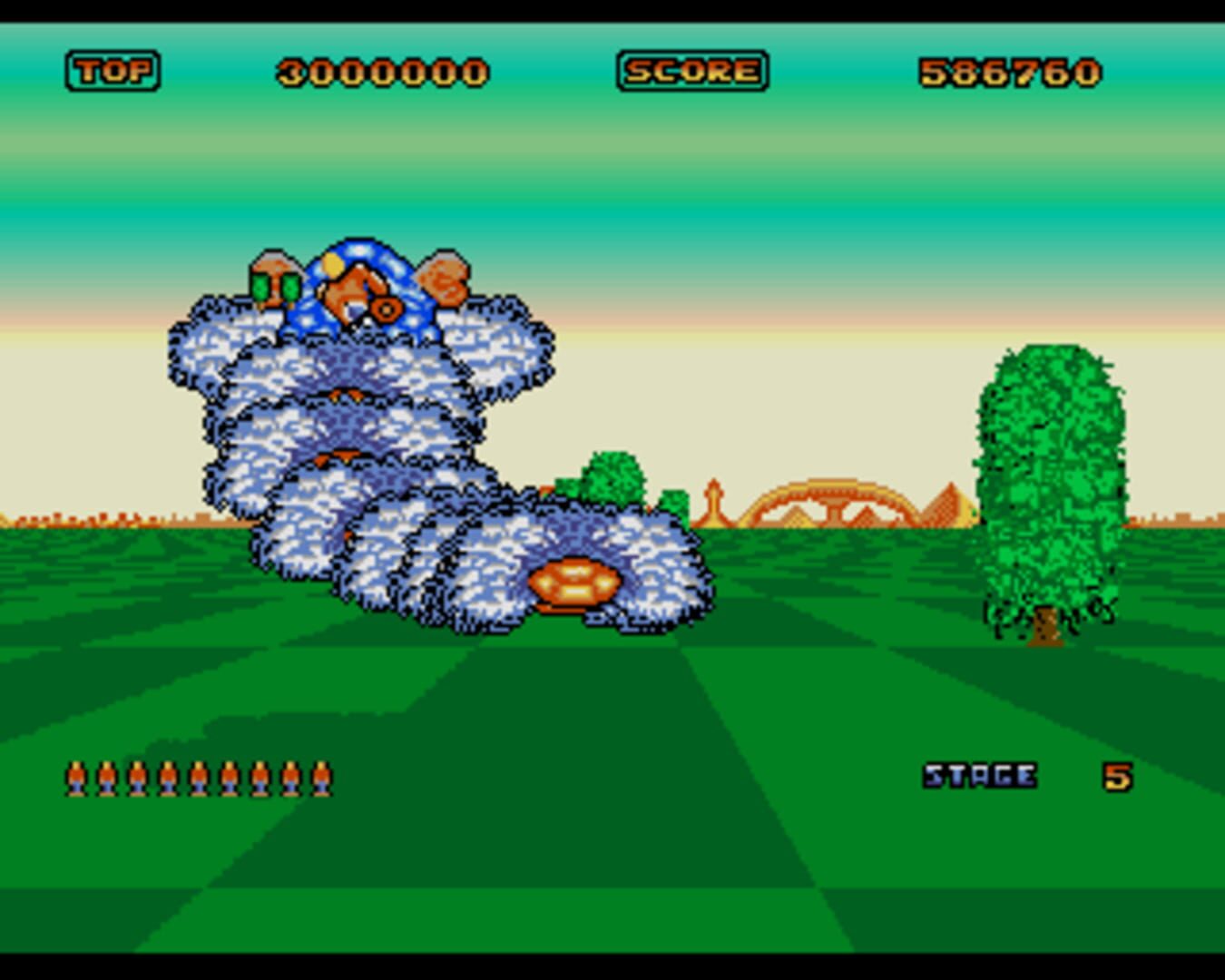Click the last rocket icon in the lives row

322,778
